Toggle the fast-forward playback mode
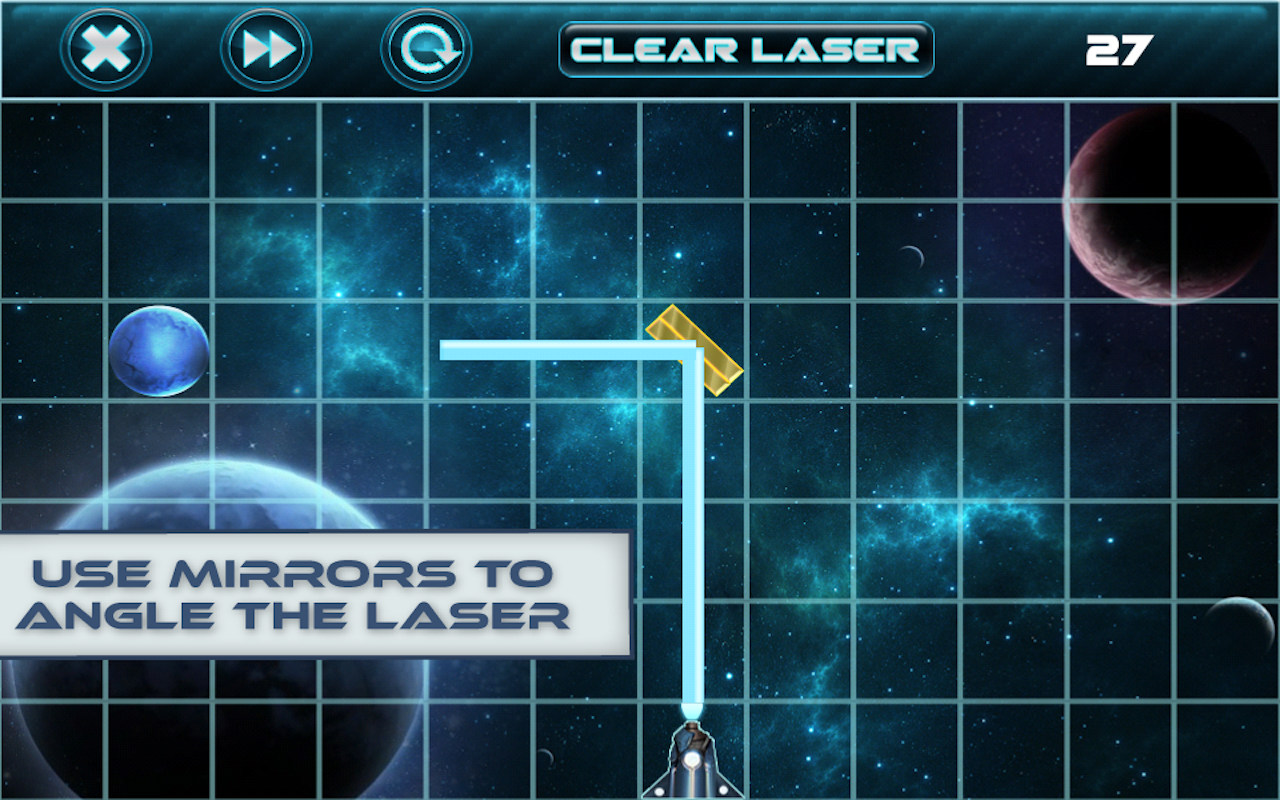This screenshot has height=800, width=1280. (264, 46)
